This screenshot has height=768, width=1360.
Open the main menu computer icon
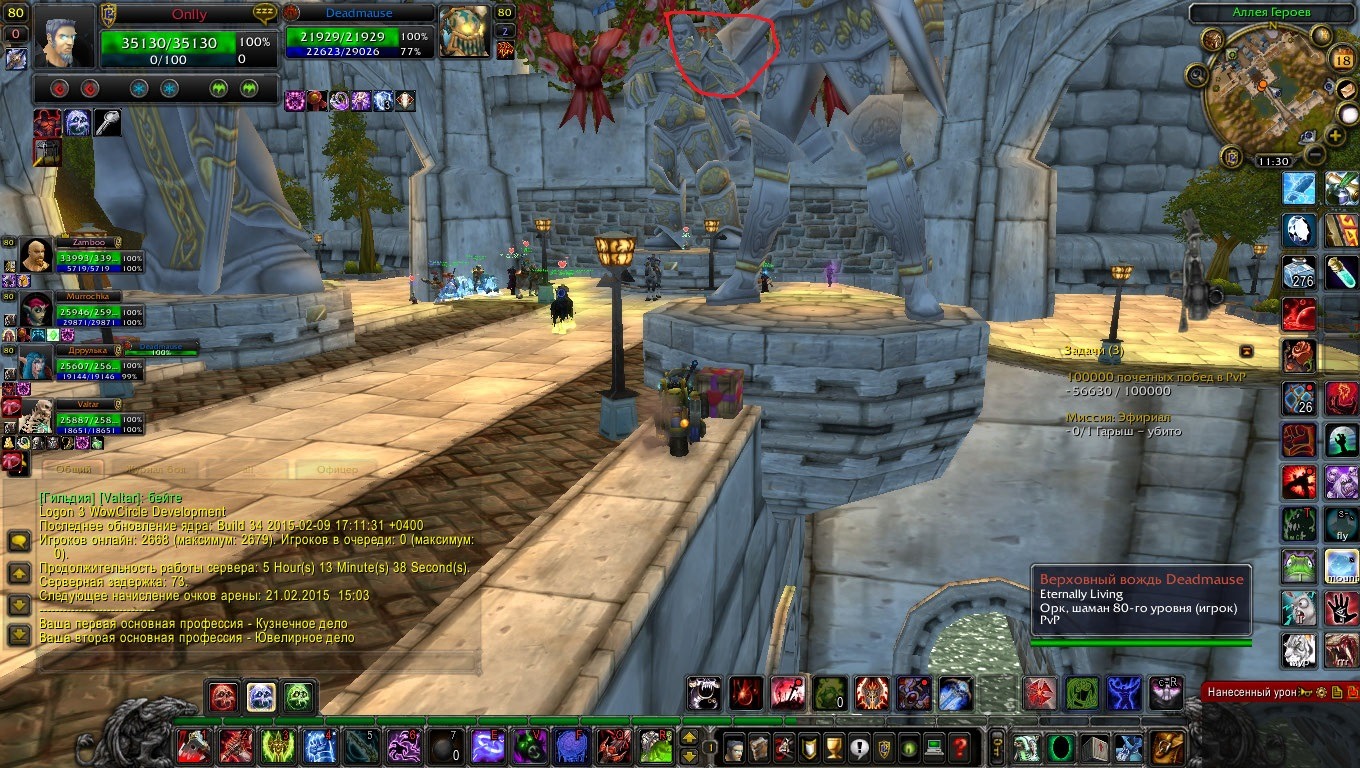tap(935, 747)
